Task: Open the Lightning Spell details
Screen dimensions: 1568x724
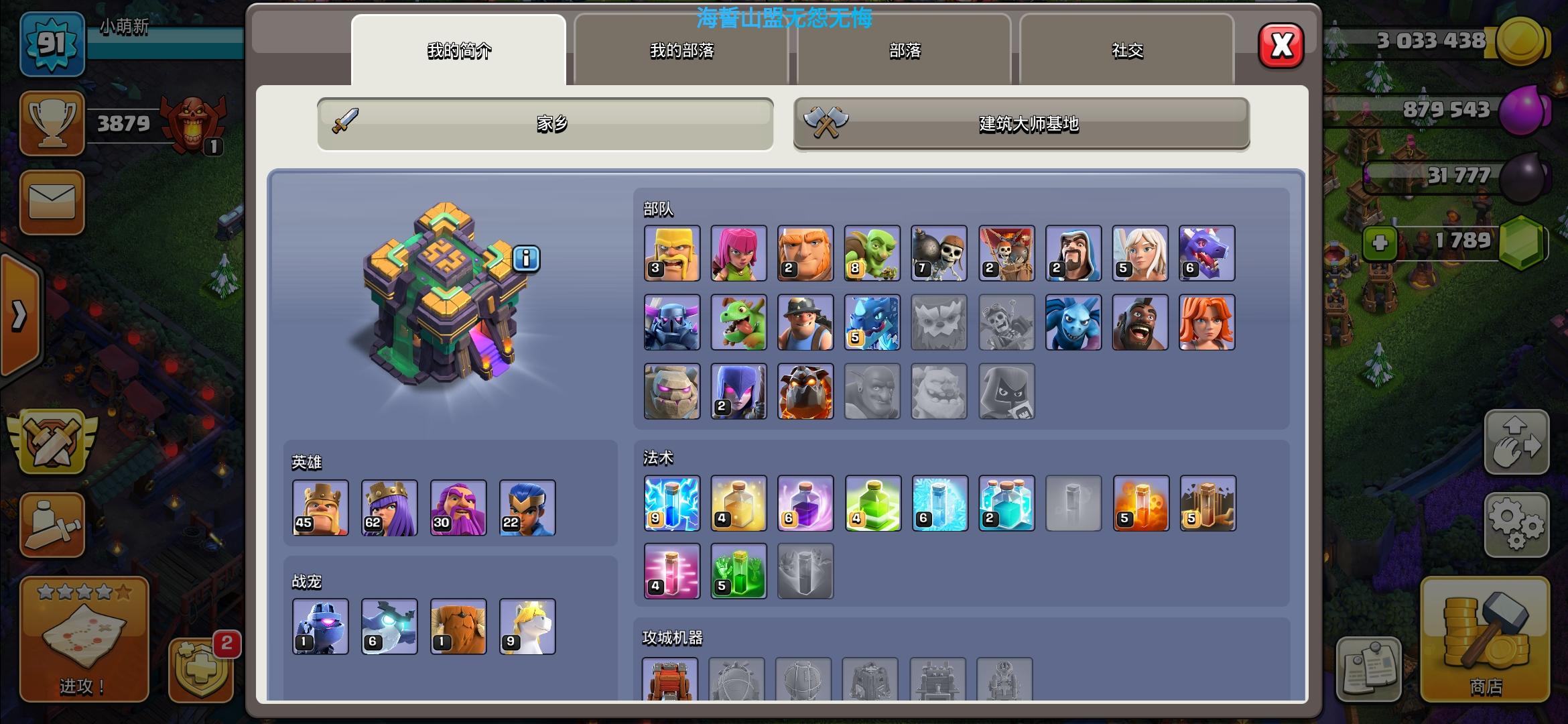Action: pyautogui.click(x=671, y=503)
